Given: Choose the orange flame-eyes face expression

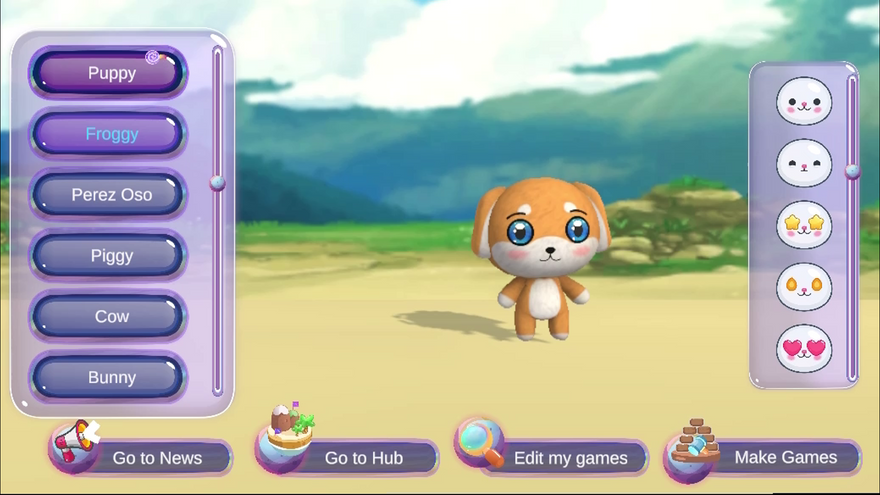Looking at the screenshot, I should [x=804, y=287].
